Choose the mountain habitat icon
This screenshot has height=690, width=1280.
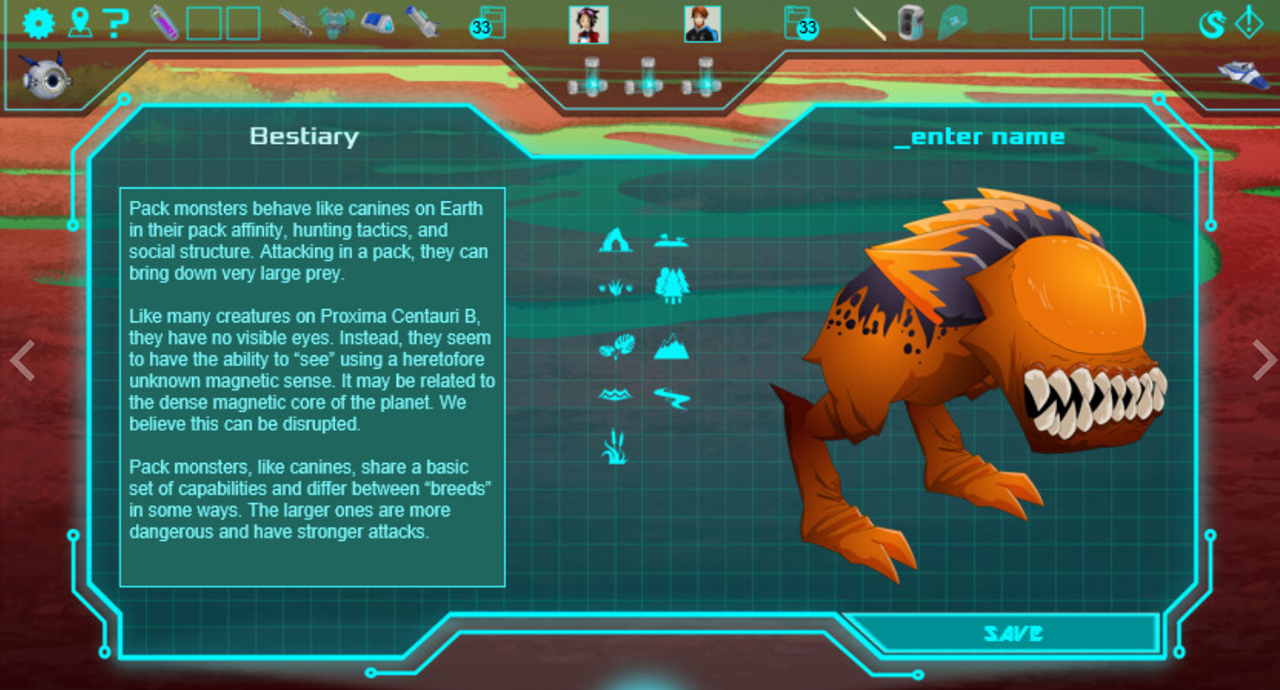click(x=671, y=347)
